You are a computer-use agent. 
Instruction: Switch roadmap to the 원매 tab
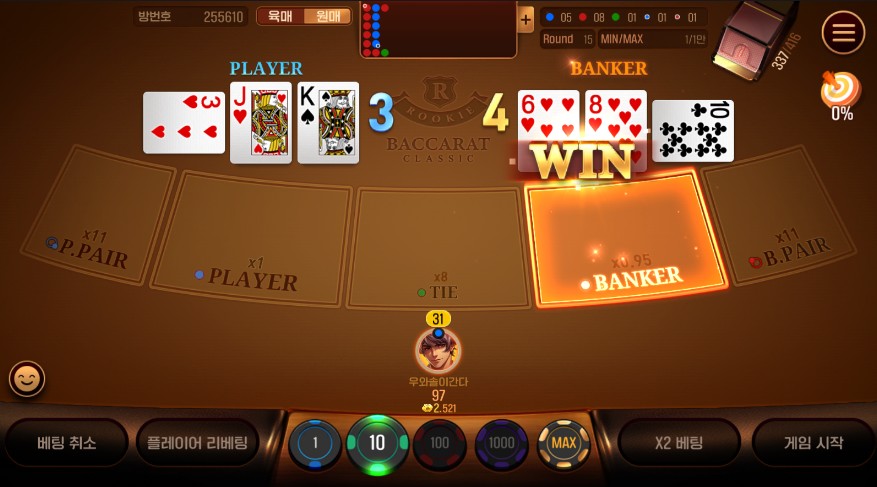pos(327,17)
